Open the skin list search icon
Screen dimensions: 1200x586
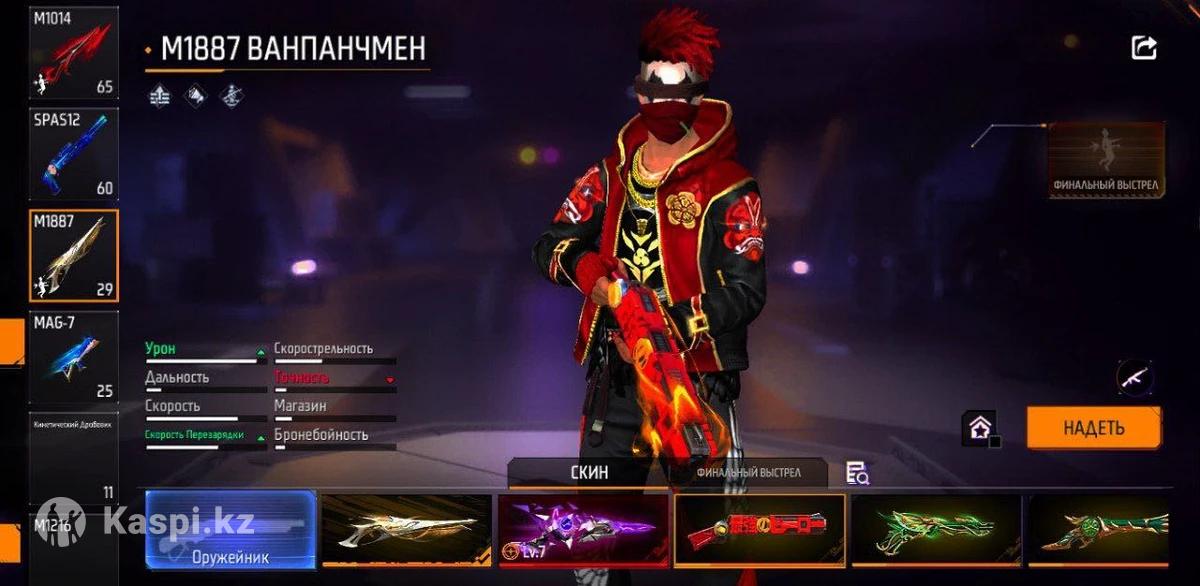[x=857, y=474]
